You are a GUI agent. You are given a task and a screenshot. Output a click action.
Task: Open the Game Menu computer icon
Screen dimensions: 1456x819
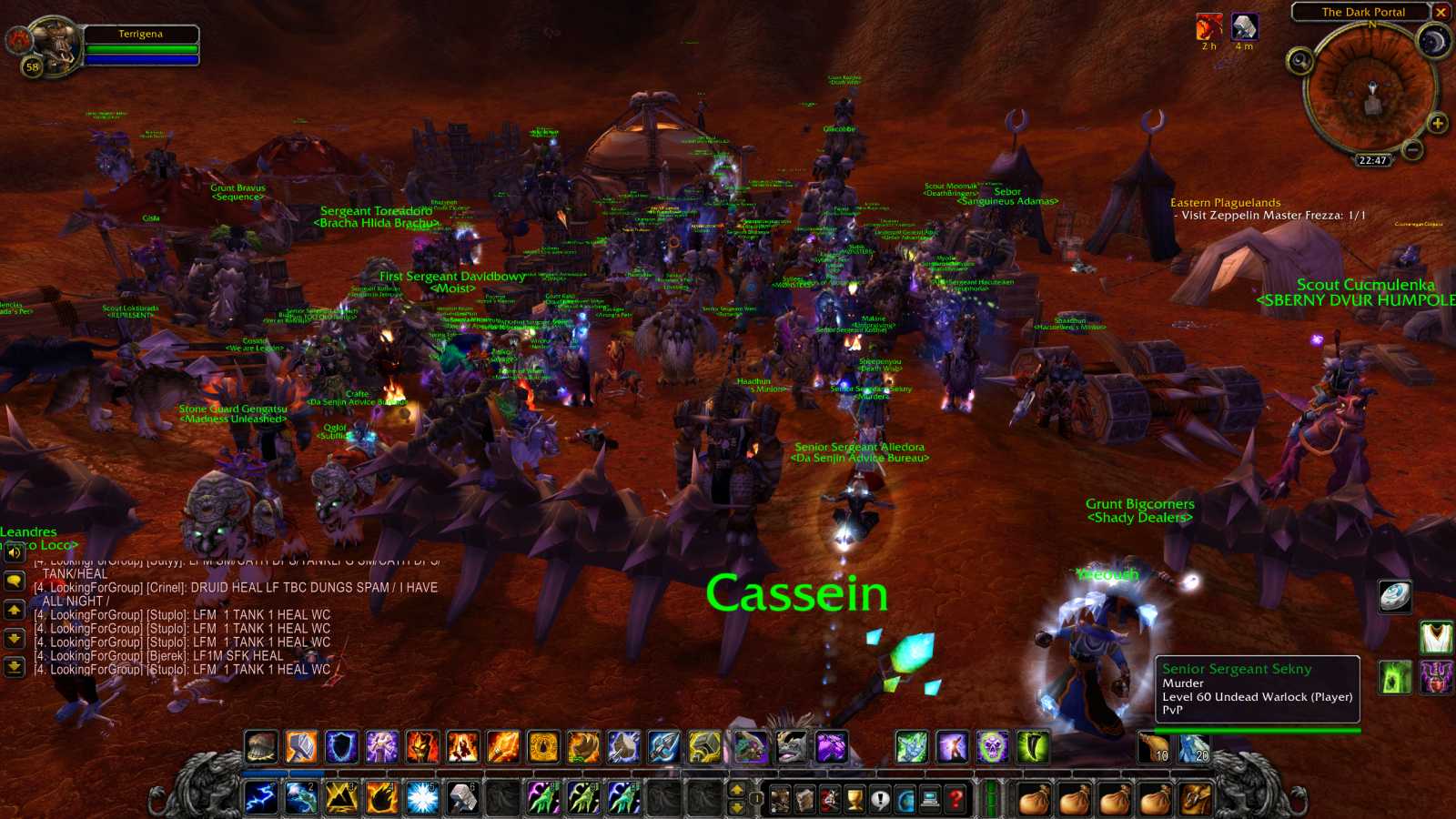tap(930, 797)
